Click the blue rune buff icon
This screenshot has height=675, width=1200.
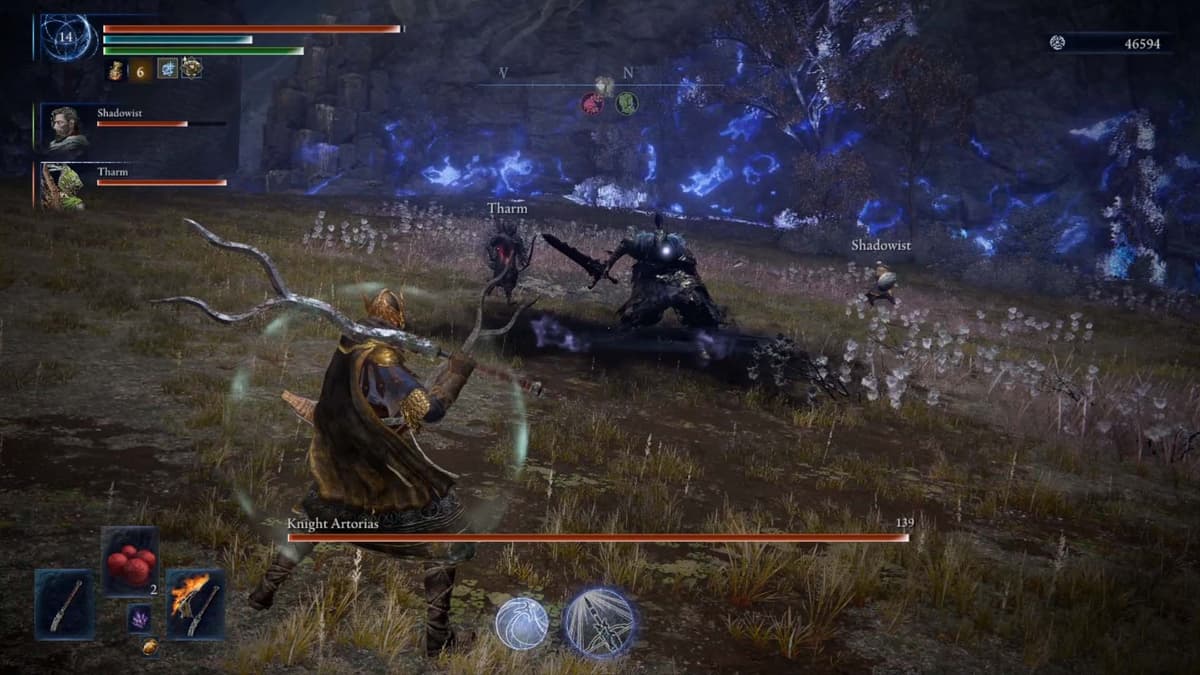pos(167,69)
